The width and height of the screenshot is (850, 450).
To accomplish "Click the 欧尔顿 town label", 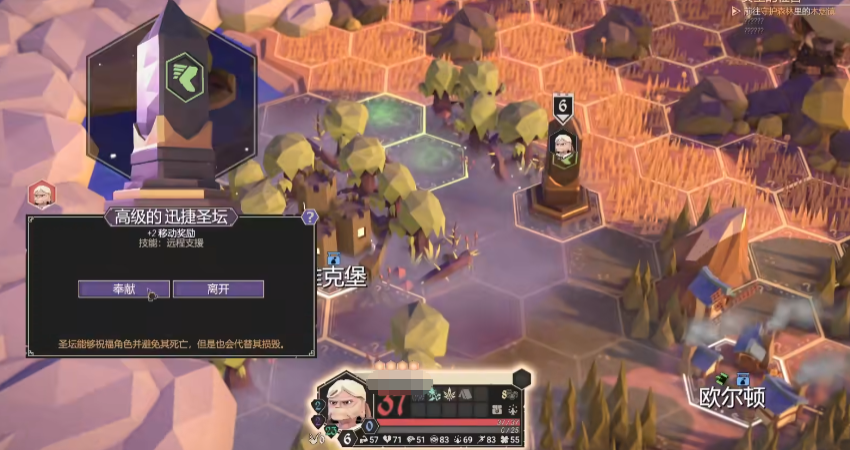I will (733, 396).
